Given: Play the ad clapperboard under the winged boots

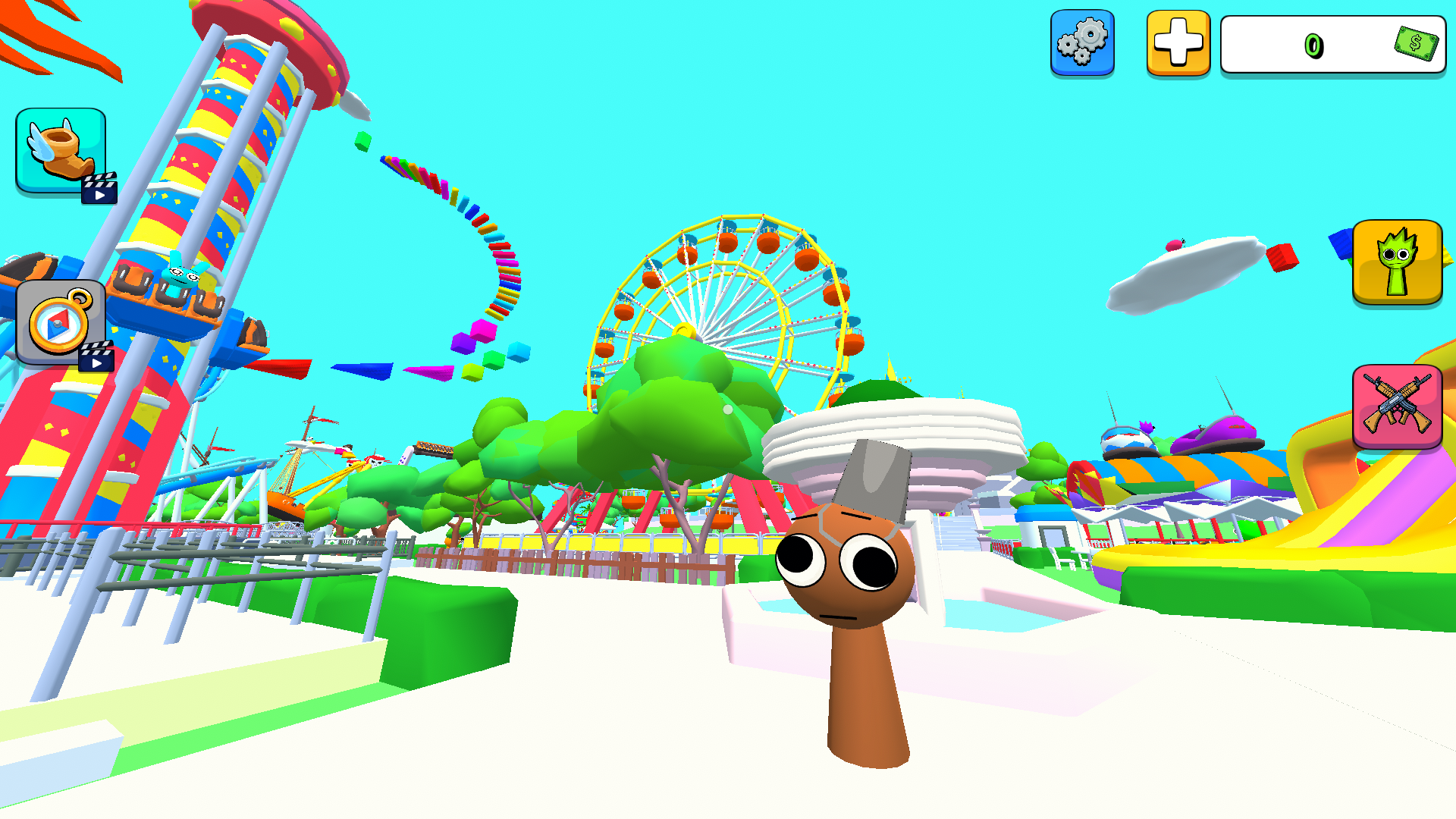Looking at the screenshot, I should coord(101,187).
